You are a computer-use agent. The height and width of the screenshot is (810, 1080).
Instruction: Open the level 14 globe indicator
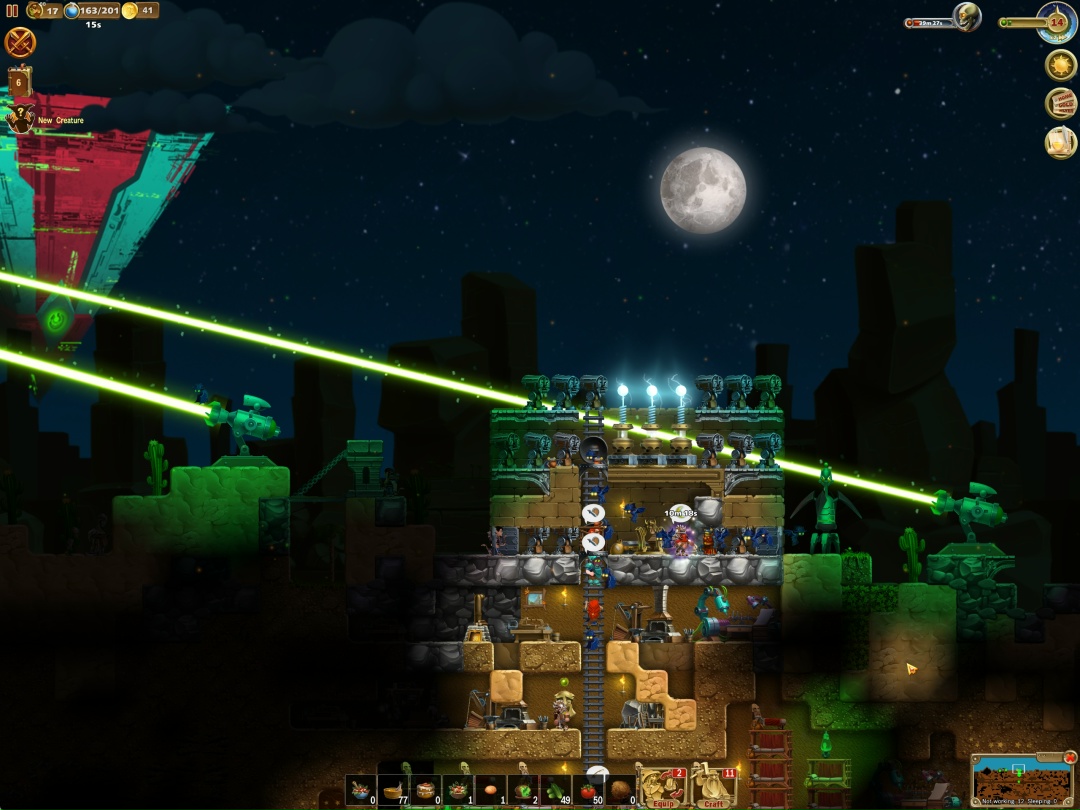tap(1056, 19)
